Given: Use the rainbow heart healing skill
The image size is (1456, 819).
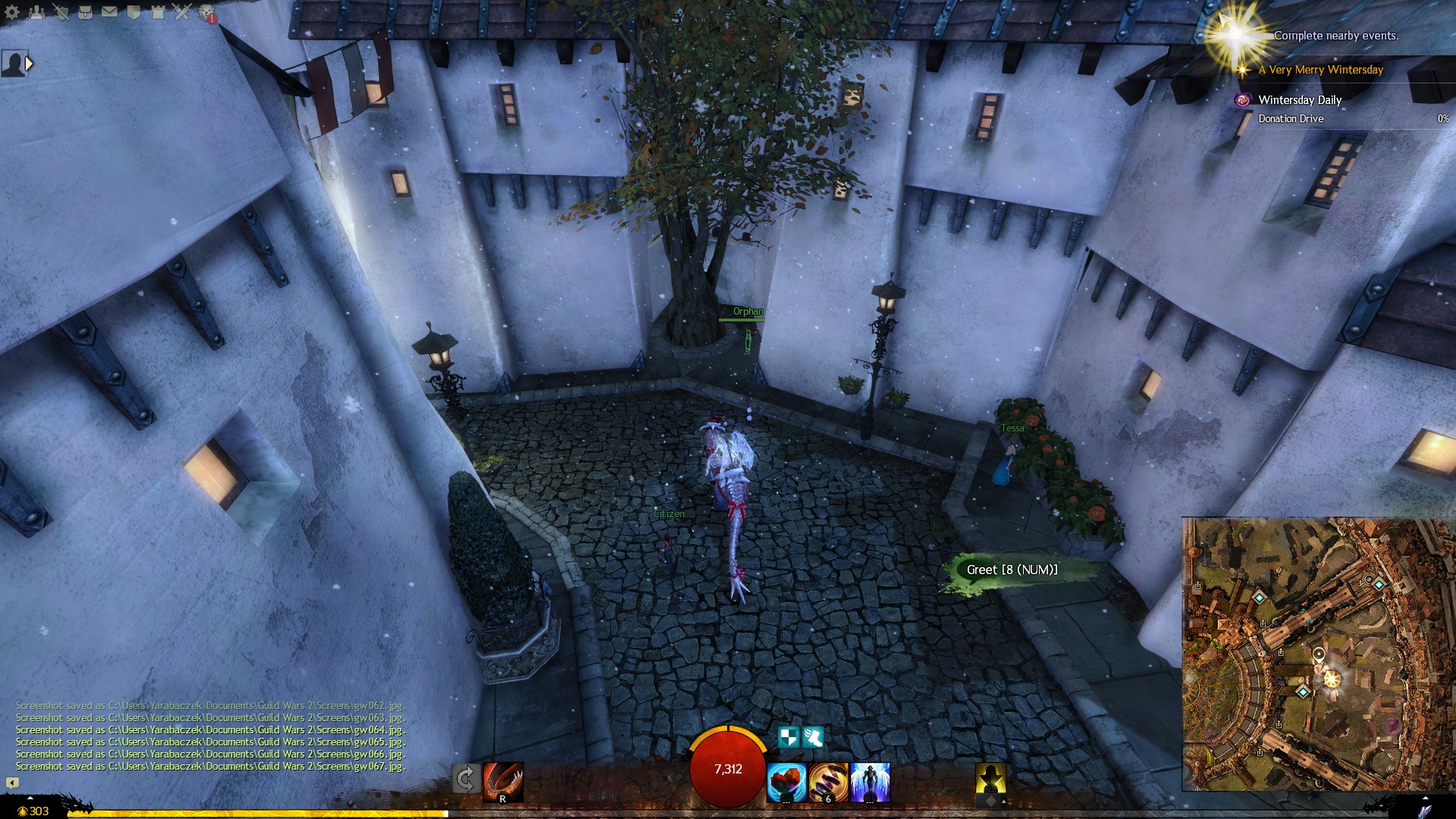Looking at the screenshot, I should click(786, 782).
